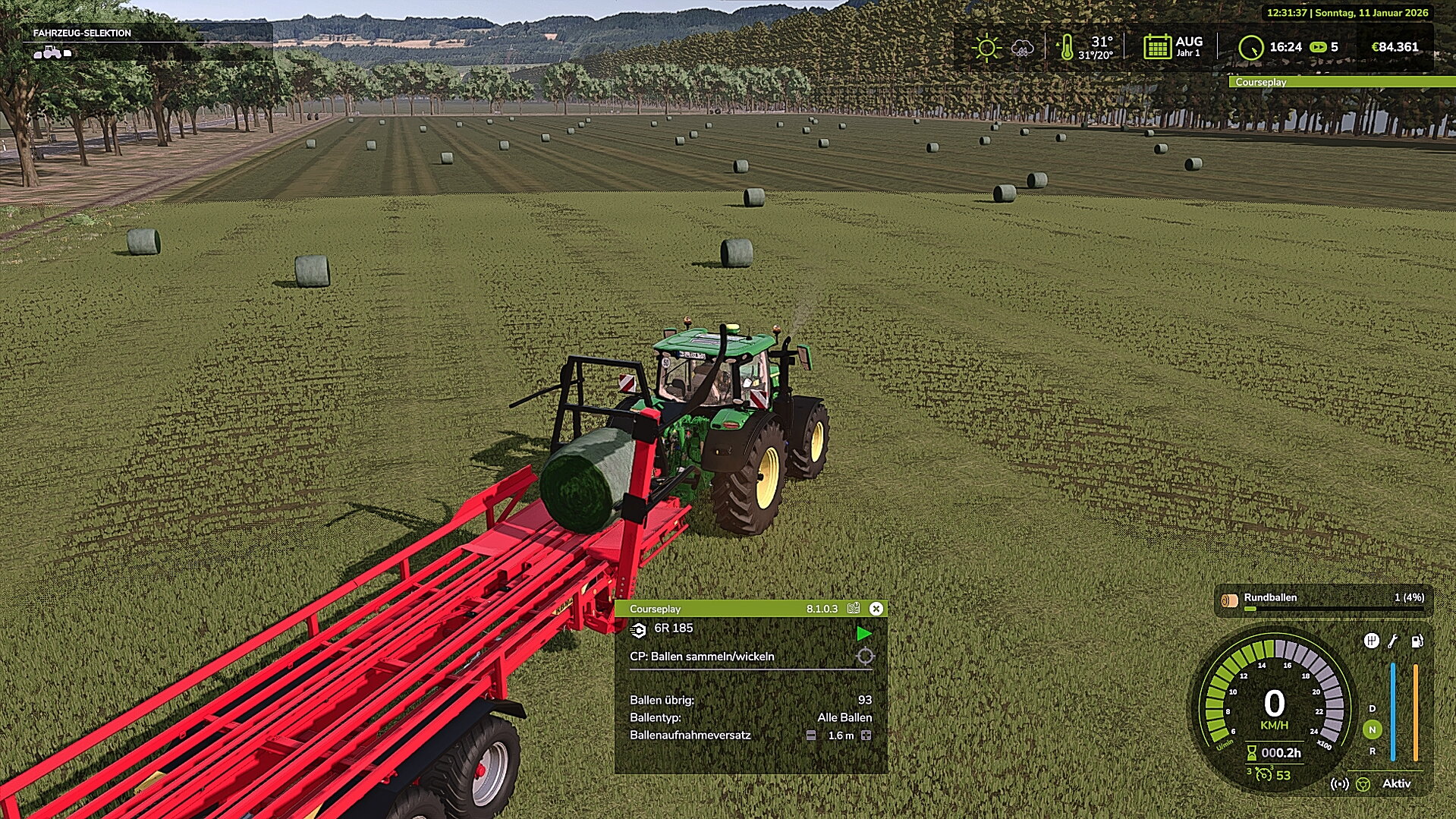Click the Courseplay logo beside 6R 185
The image size is (1456, 819).
coord(638,630)
